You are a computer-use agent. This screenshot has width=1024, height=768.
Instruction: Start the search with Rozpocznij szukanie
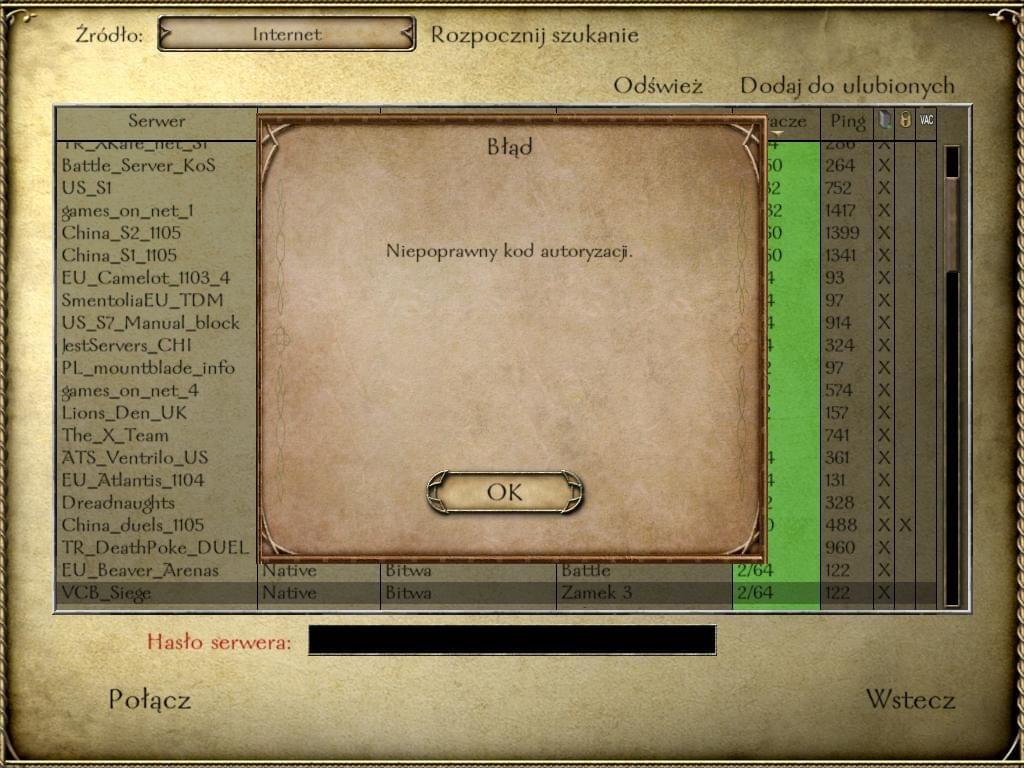pos(534,35)
